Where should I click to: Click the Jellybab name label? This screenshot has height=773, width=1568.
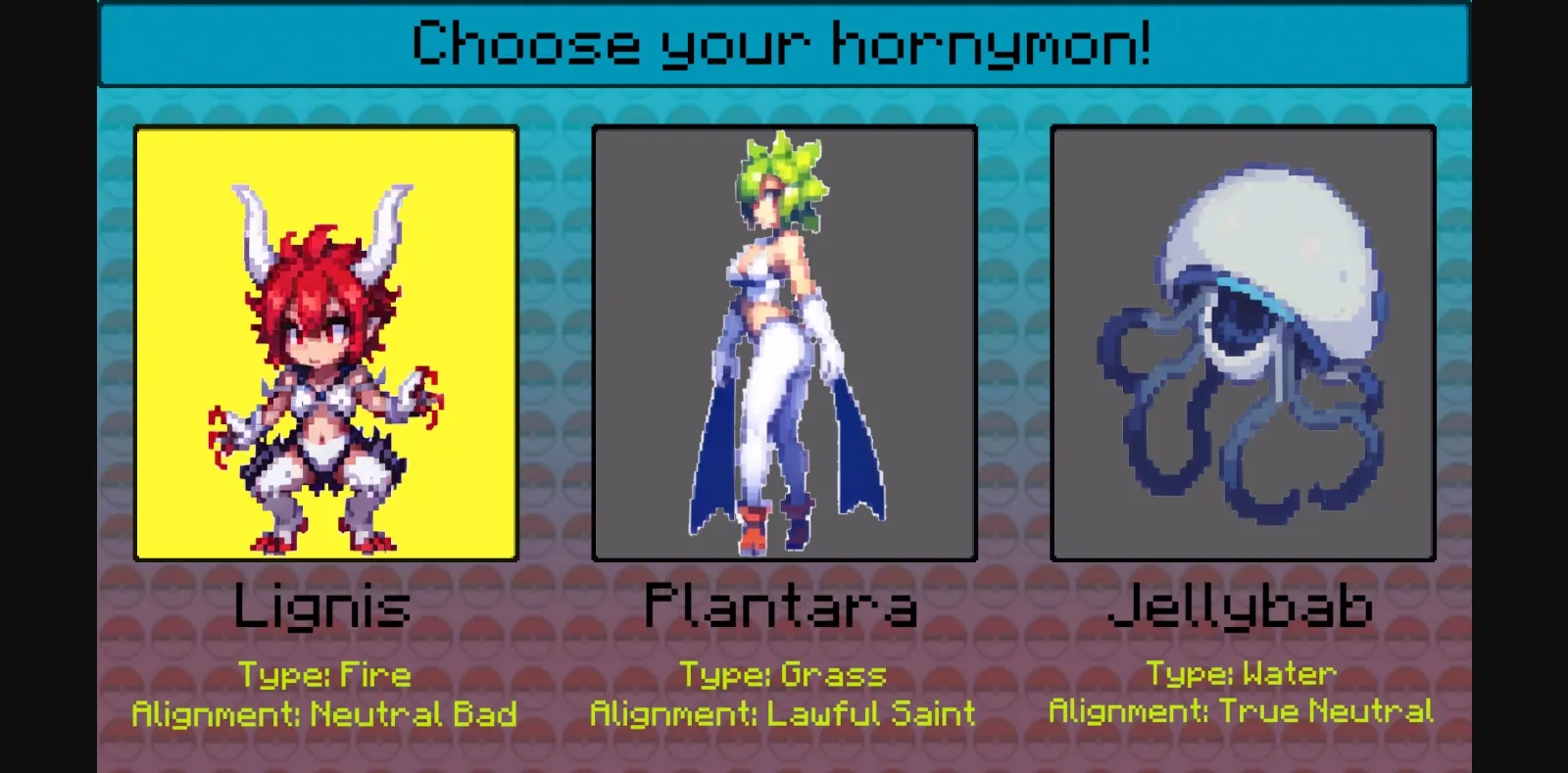click(1245, 605)
